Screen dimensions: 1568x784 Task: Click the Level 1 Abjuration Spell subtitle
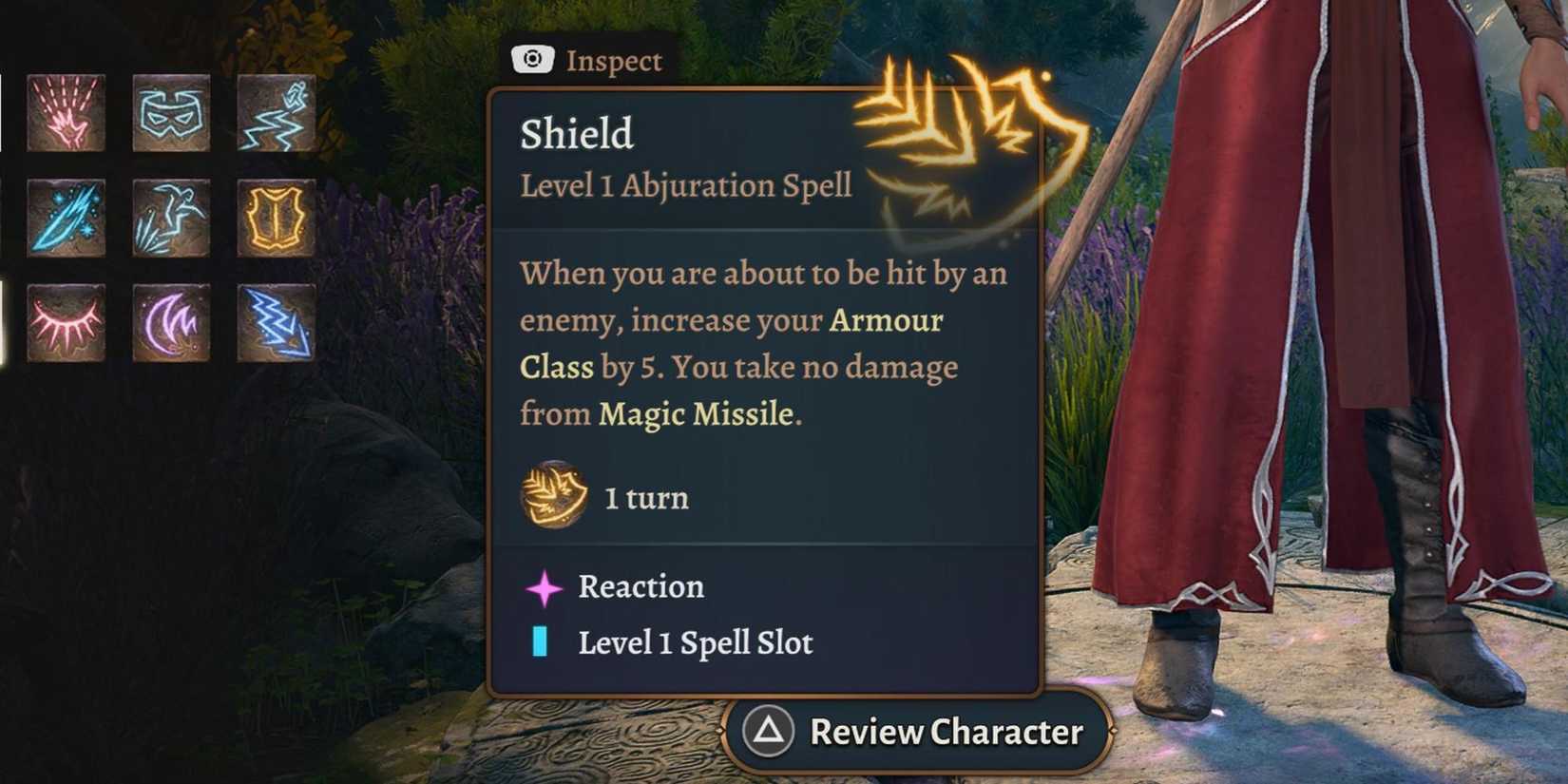[x=685, y=186]
